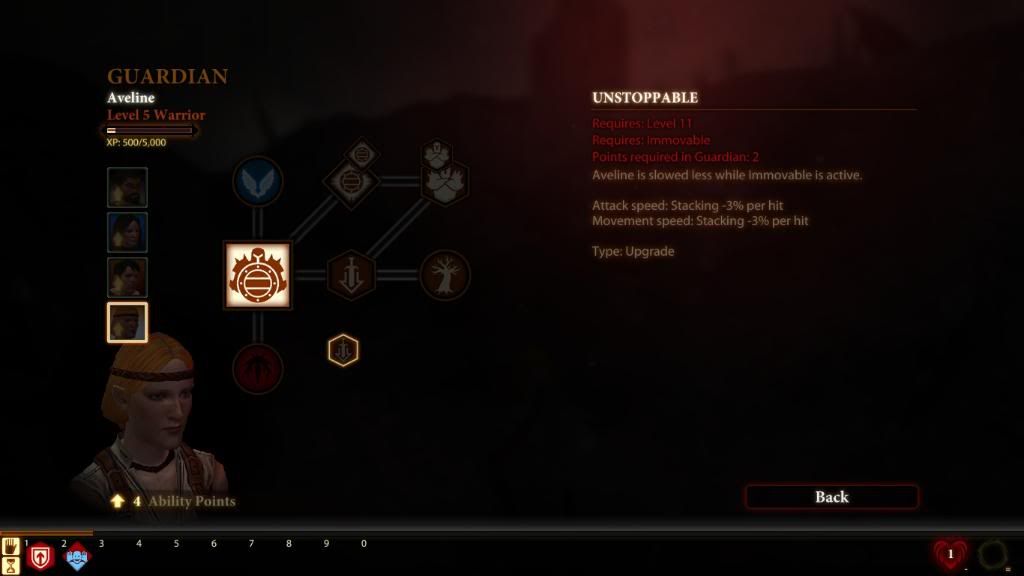Viewport: 1024px width, 576px height.
Task: Select the third party portrait from the top
Action: 127,277
